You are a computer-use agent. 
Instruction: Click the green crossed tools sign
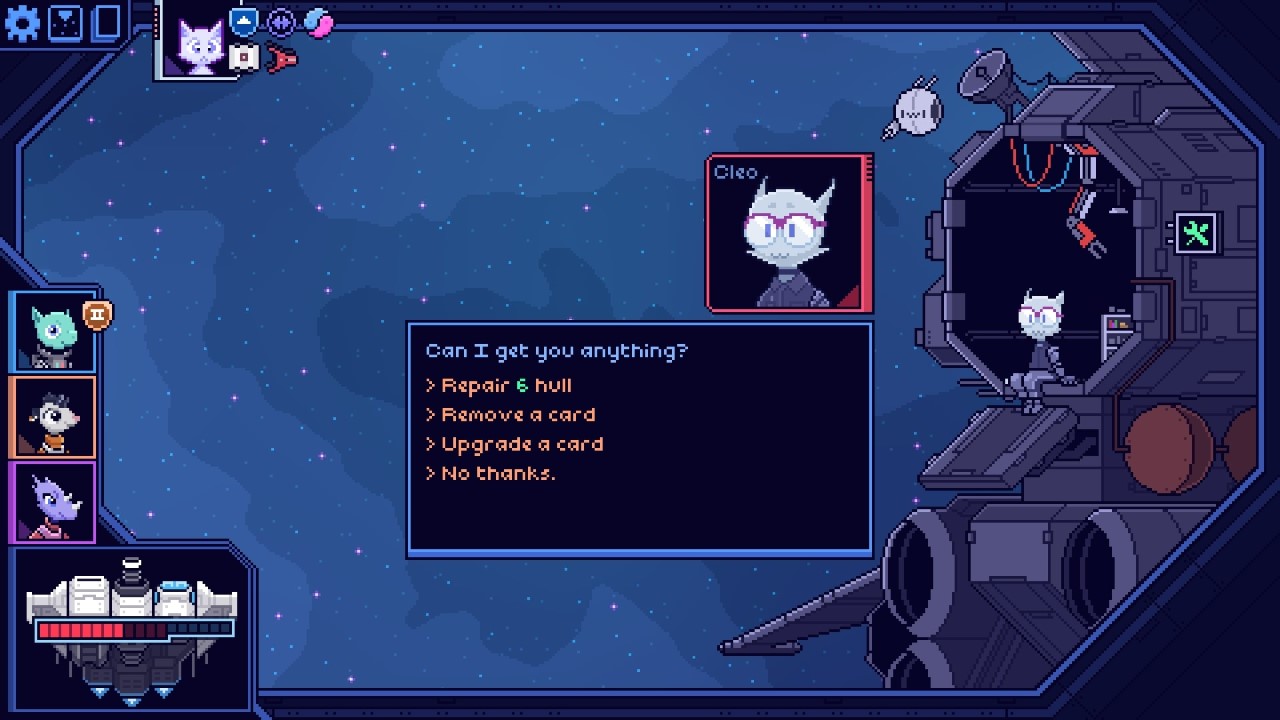(1196, 232)
